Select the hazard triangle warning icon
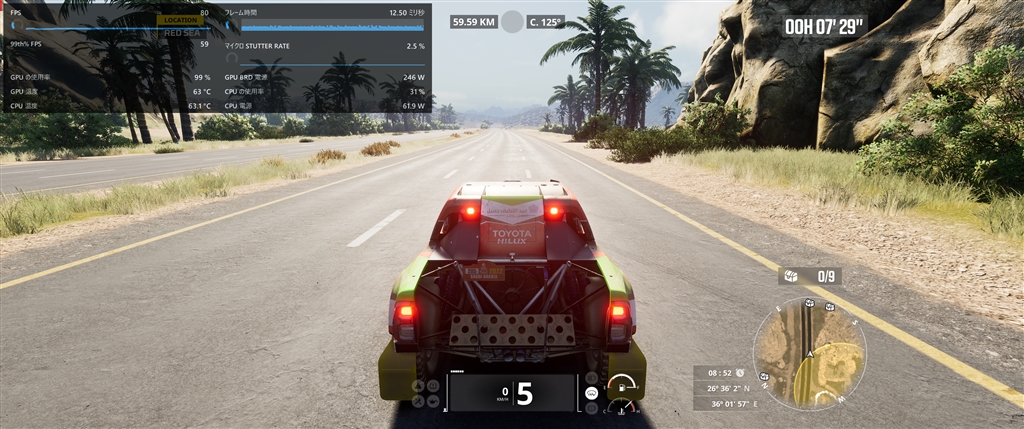1024x429 pixels. [419, 385]
